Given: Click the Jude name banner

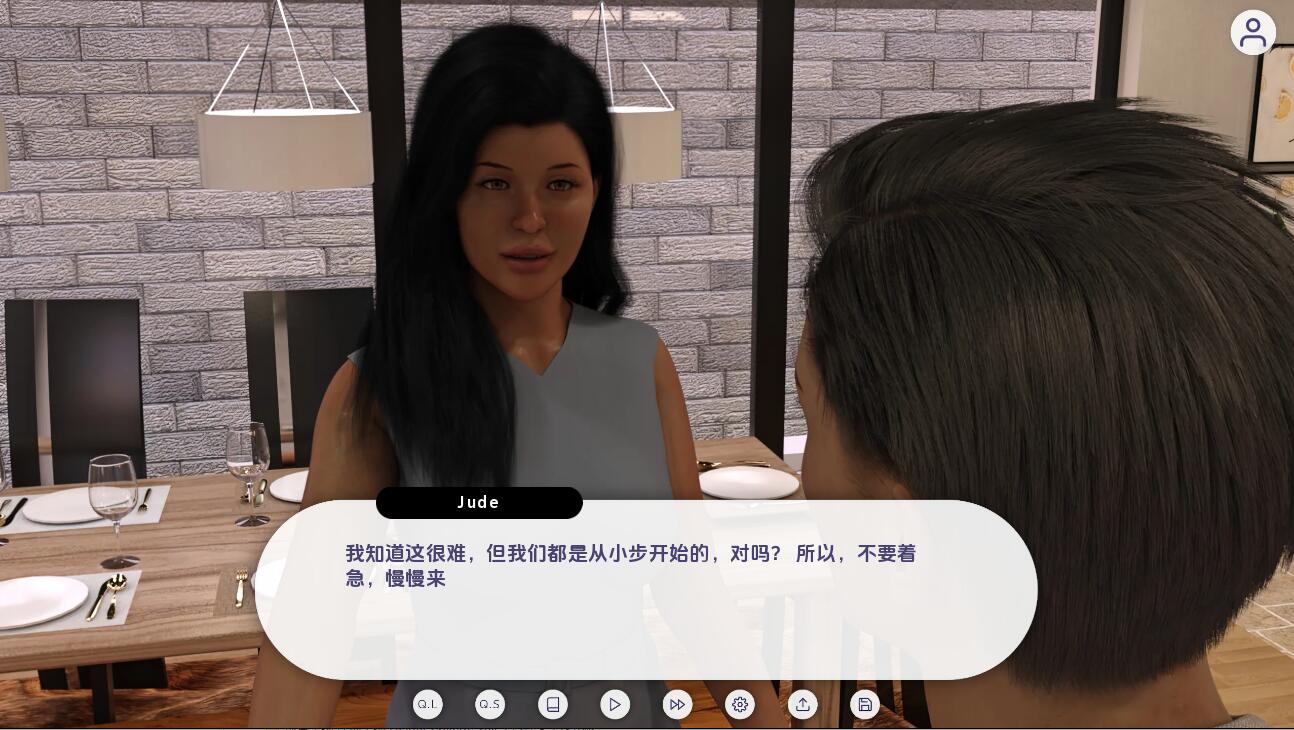Looking at the screenshot, I should 479,502.
